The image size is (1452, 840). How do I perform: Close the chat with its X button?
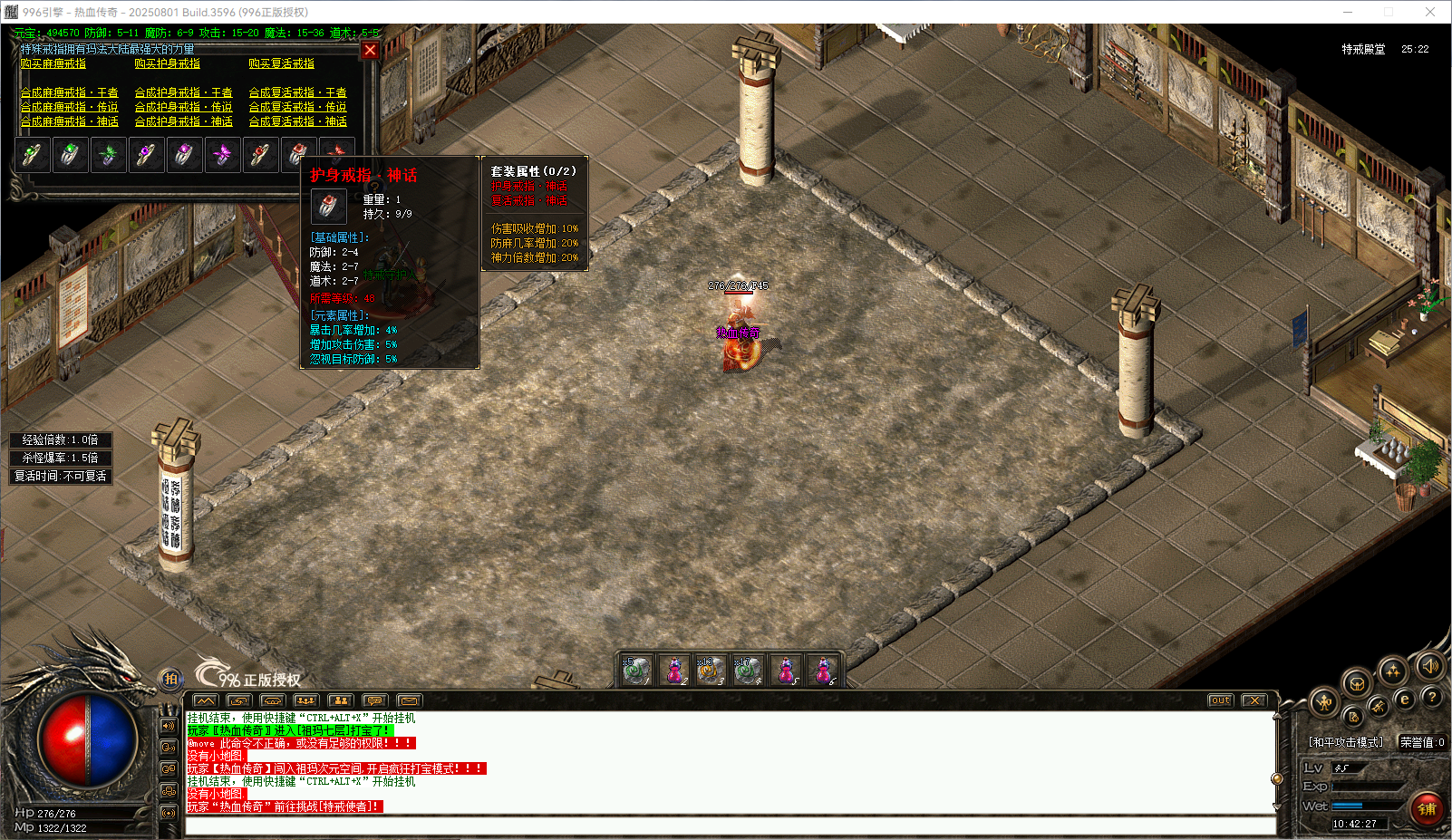1254,700
